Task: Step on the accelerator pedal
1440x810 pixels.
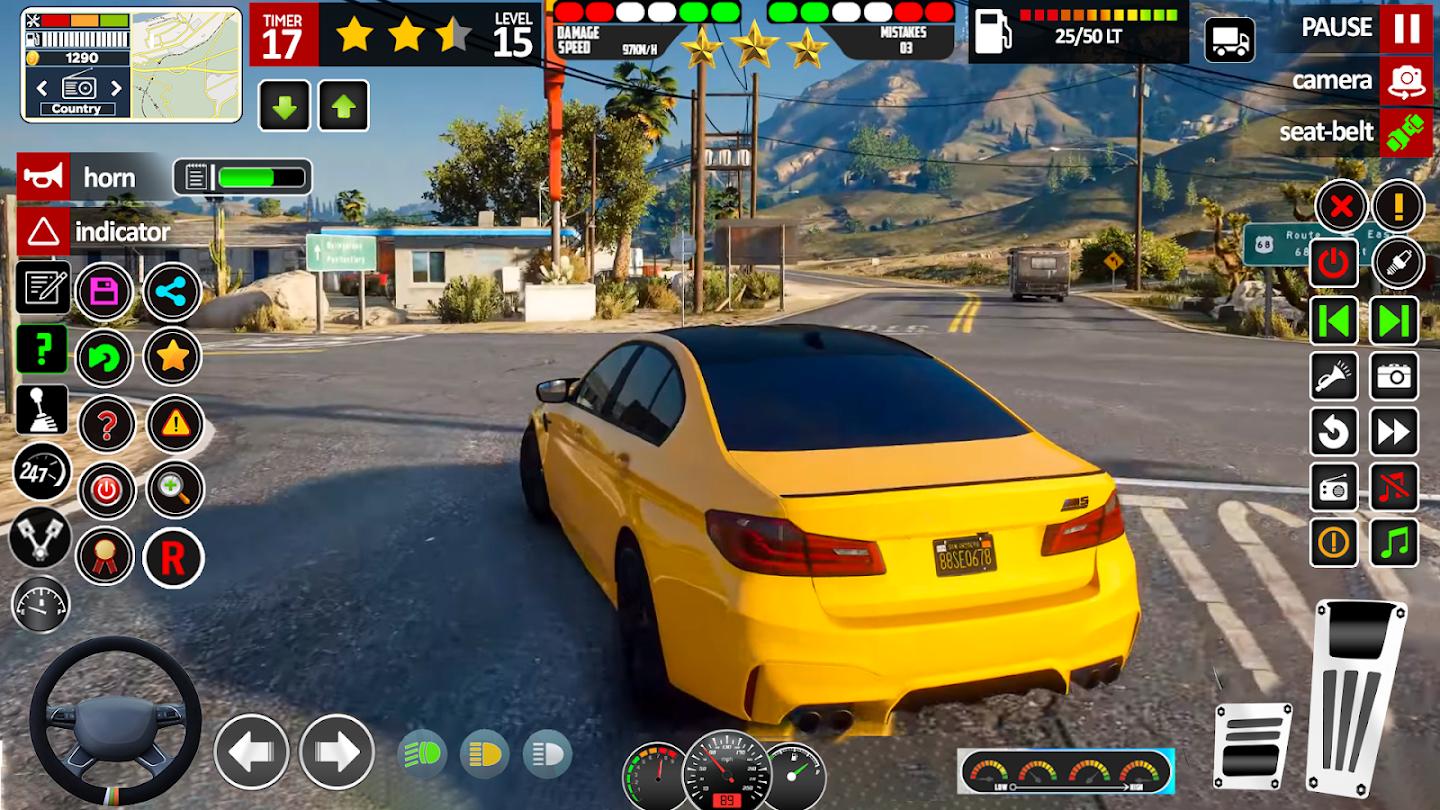Action: click(1358, 695)
